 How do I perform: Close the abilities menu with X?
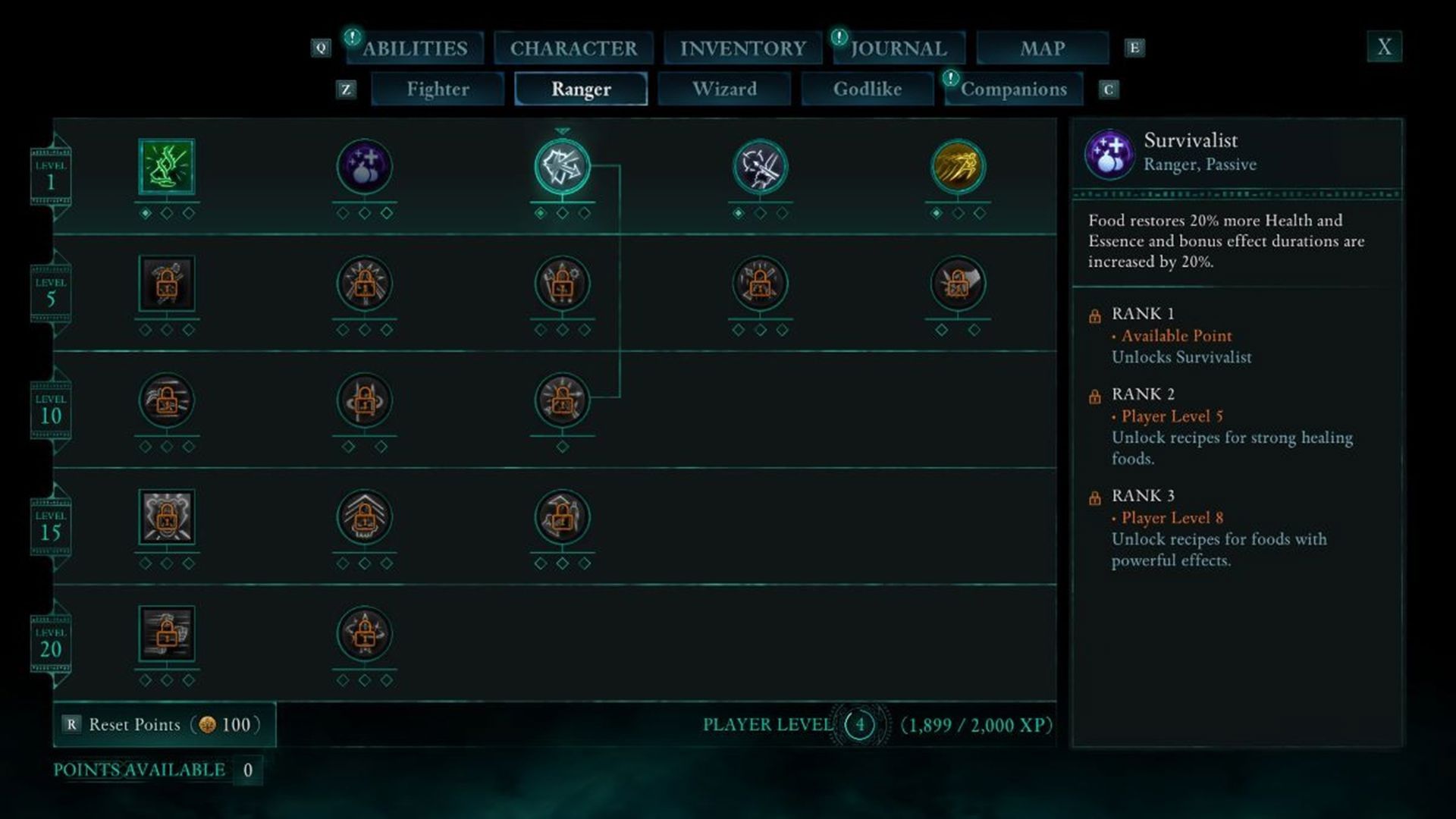pos(1384,47)
